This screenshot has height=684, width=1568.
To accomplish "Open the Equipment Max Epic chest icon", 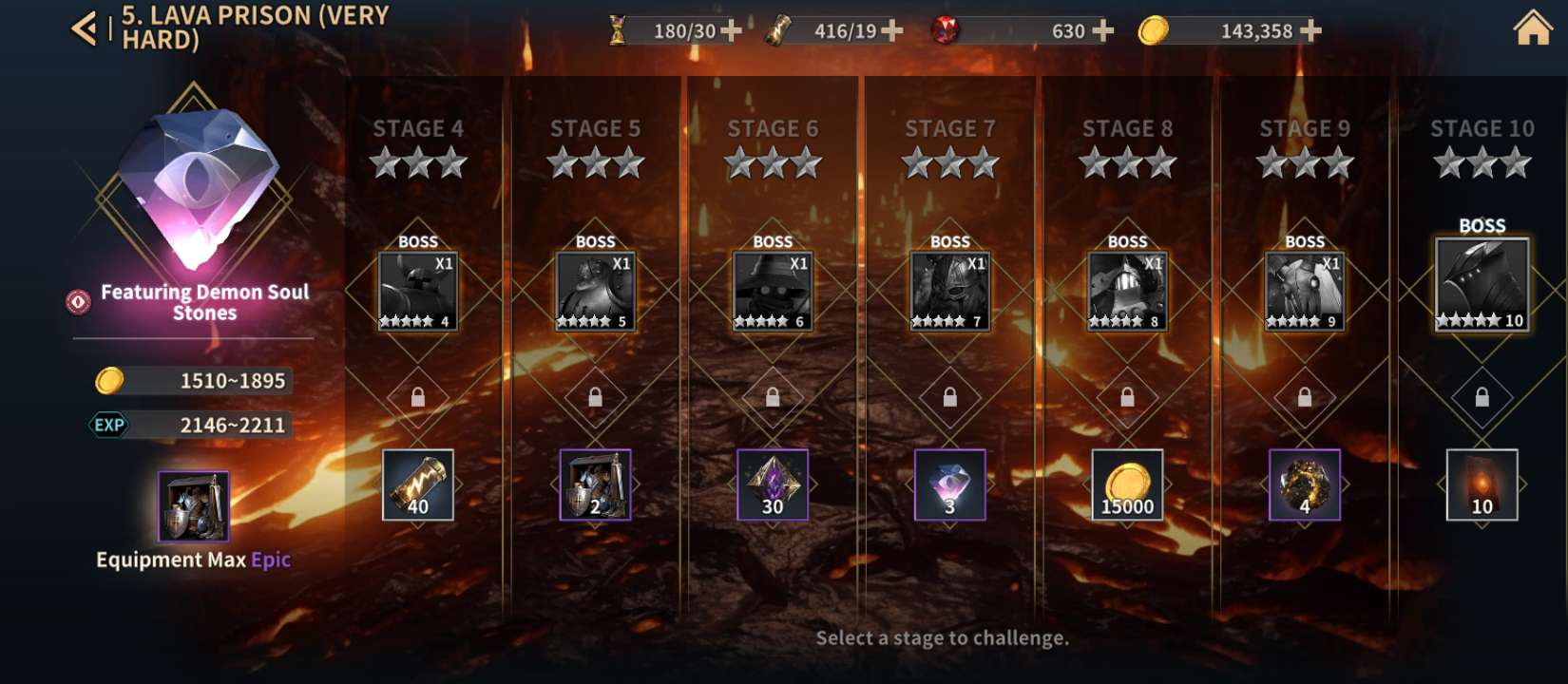I will click(x=194, y=506).
